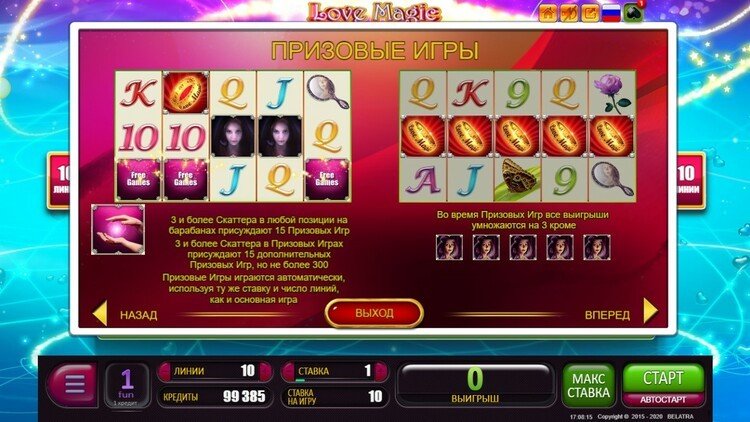Open the spade icon with notification badge
Screen dimensions: 750x422
point(634,12)
